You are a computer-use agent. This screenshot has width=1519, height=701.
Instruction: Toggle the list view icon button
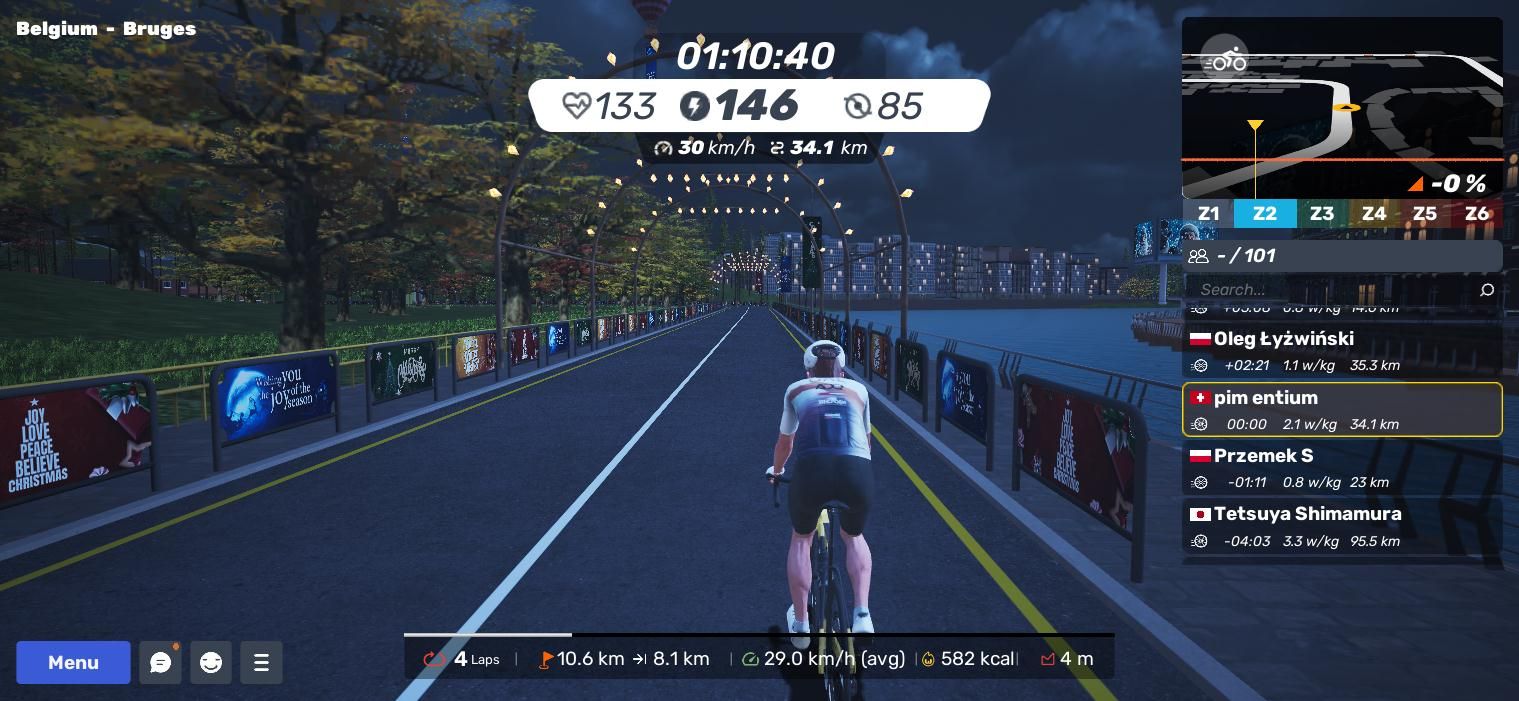[x=261, y=662]
